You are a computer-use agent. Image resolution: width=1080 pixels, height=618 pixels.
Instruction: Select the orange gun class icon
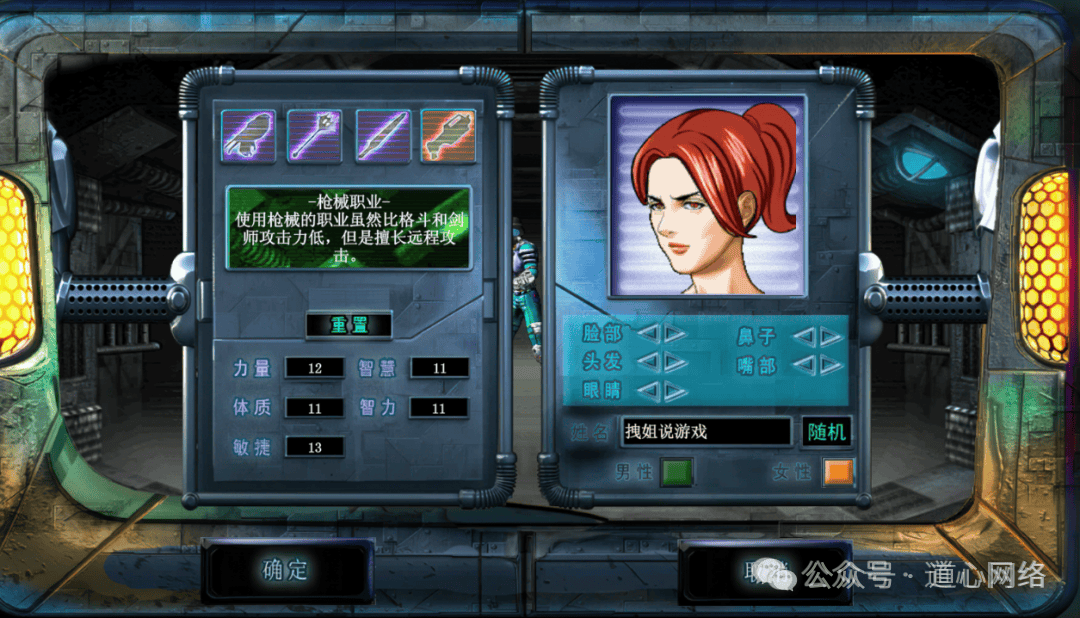tap(448, 136)
